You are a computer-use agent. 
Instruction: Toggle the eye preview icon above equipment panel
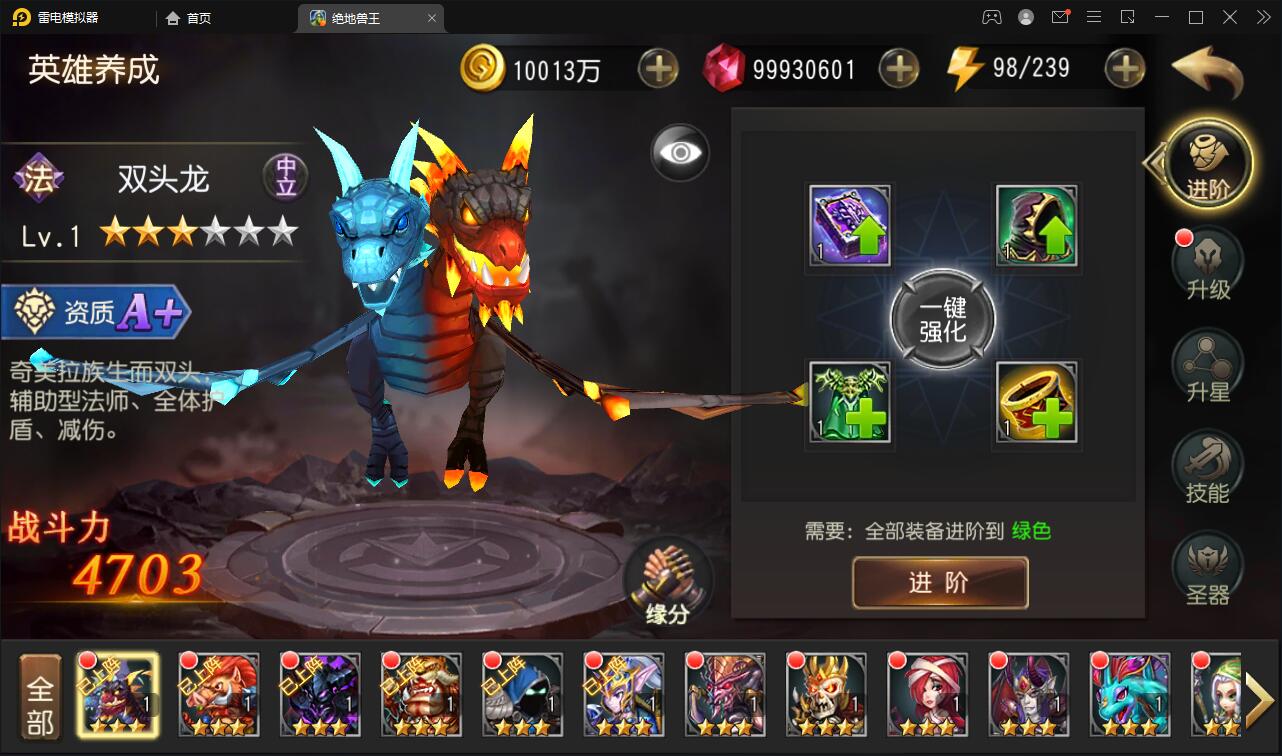coord(680,152)
